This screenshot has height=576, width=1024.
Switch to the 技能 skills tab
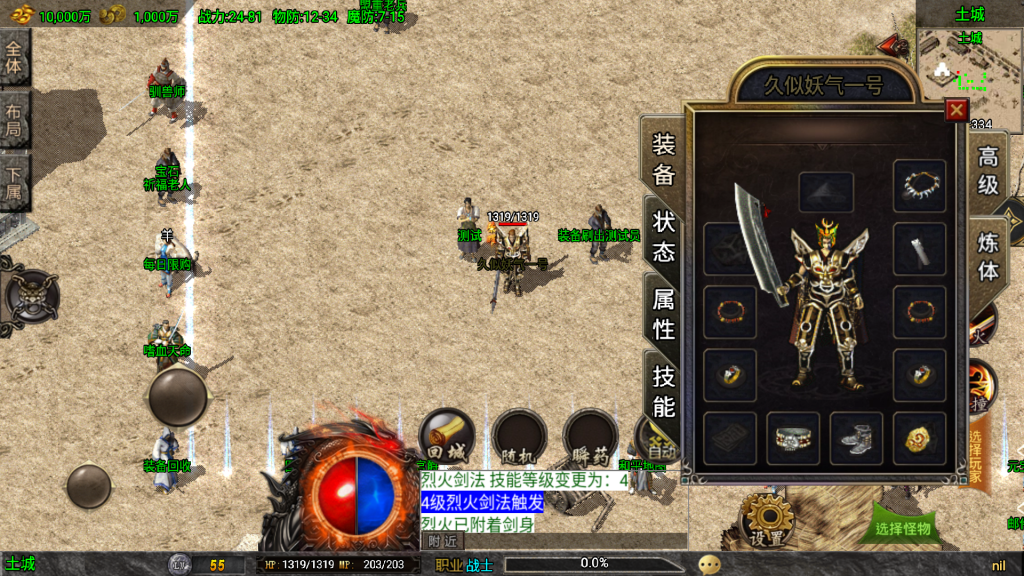(x=664, y=390)
